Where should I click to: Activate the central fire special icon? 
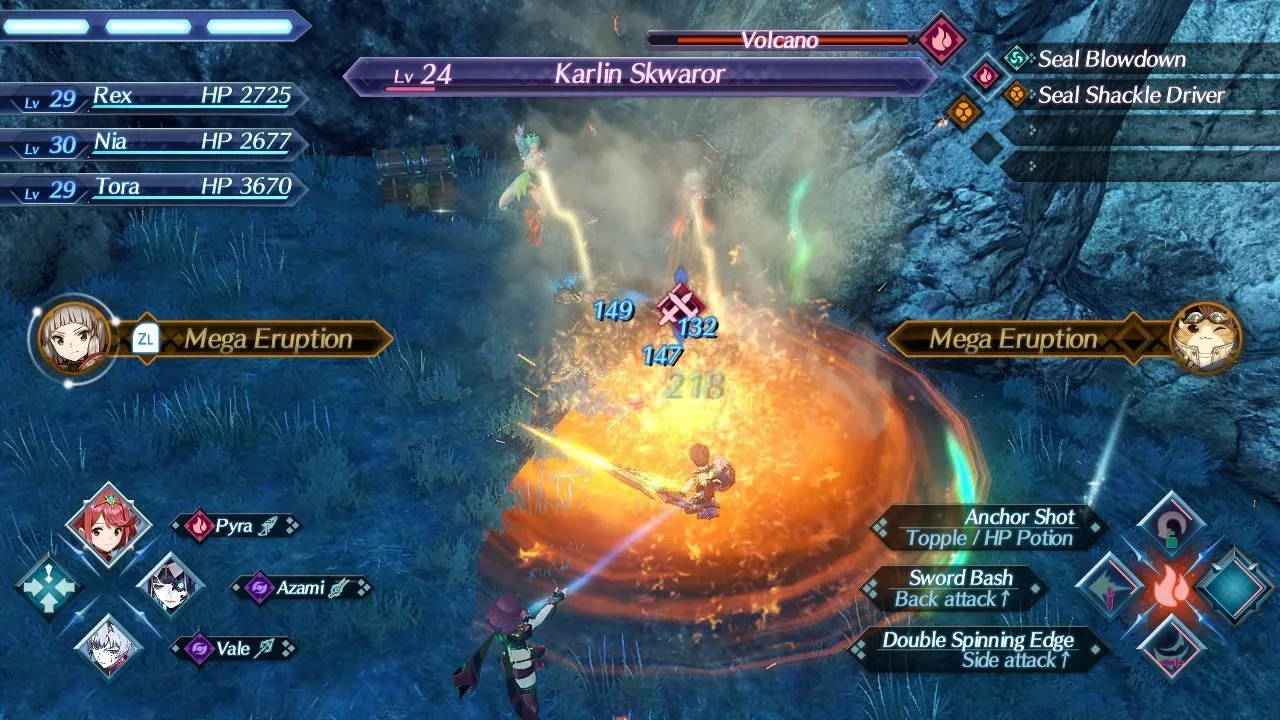tap(1169, 588)
